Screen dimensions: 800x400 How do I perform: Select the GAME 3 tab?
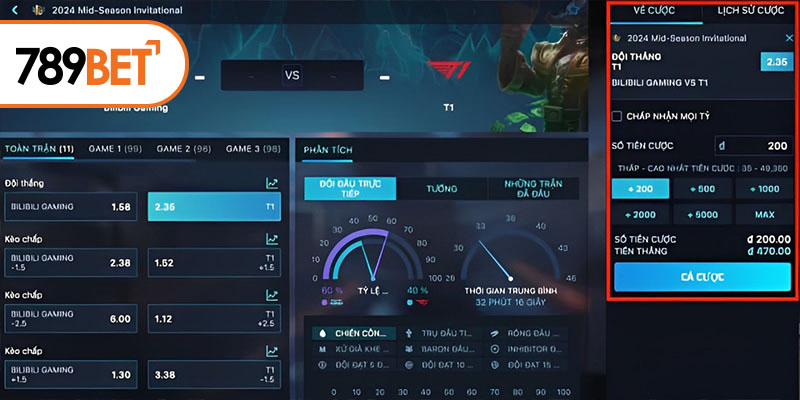[x=253, y=149]
